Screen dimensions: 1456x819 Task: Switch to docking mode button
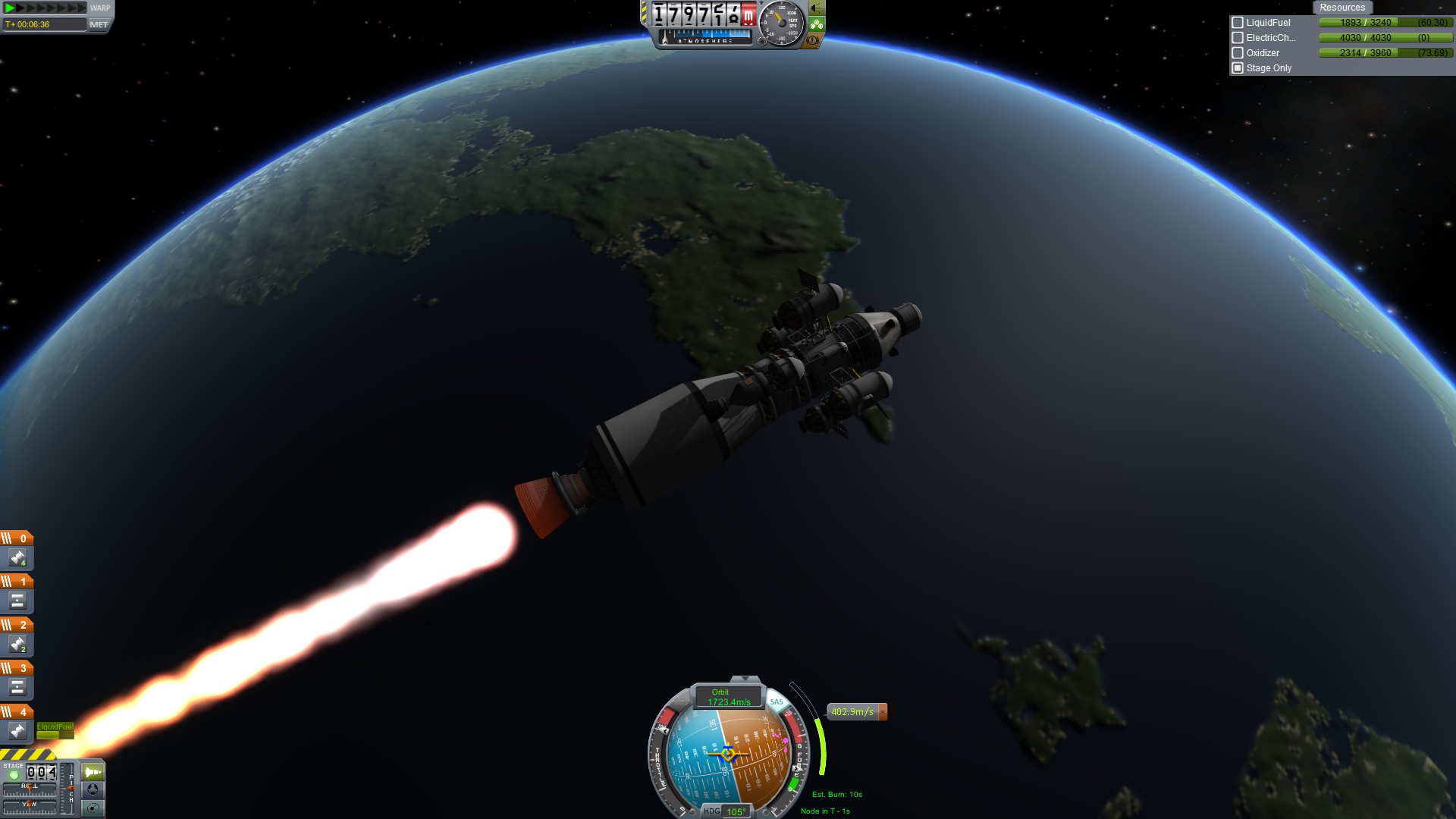click(x=93, y=789)
